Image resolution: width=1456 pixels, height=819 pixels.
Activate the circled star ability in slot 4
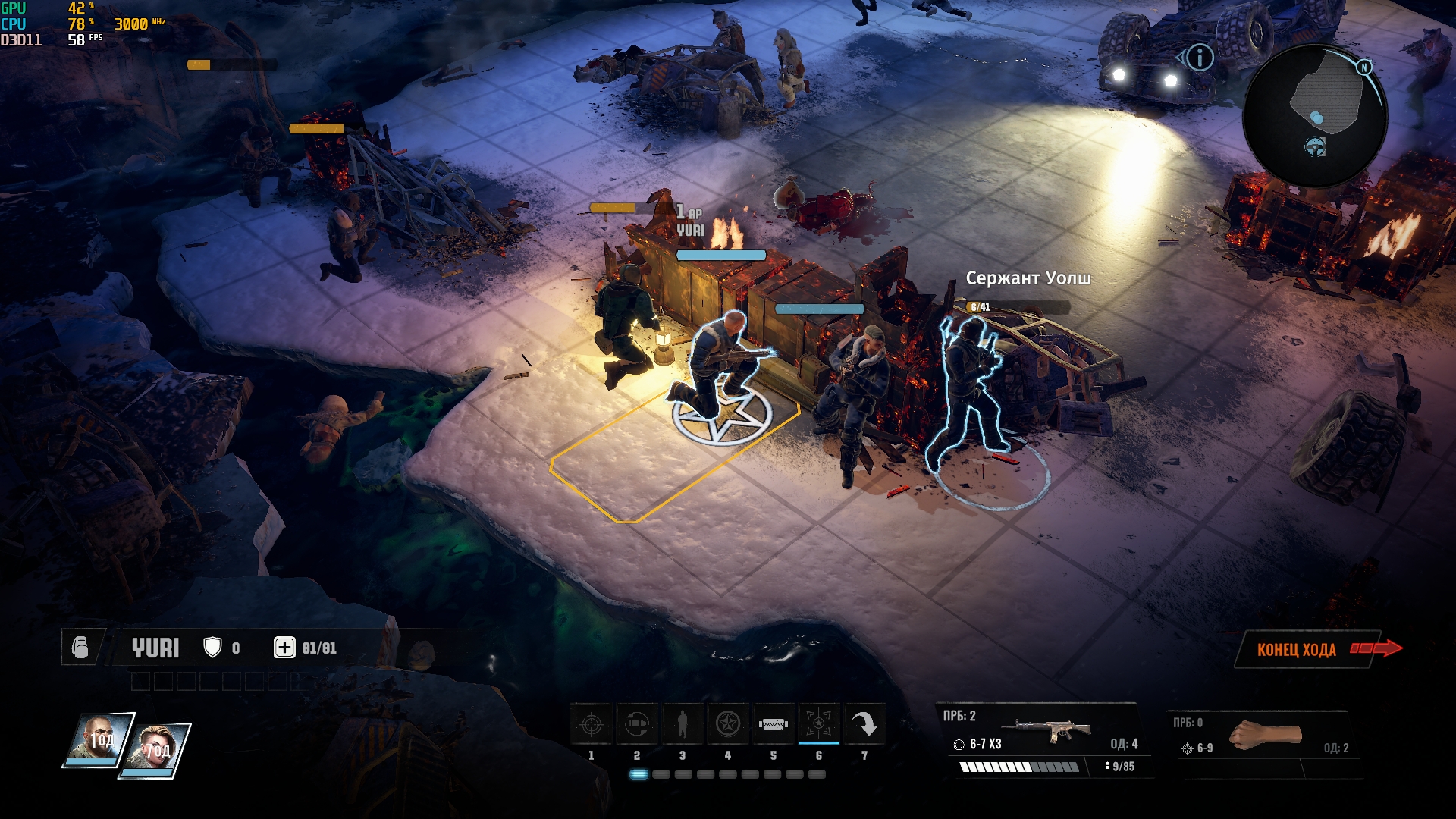[x=728, y=724]
